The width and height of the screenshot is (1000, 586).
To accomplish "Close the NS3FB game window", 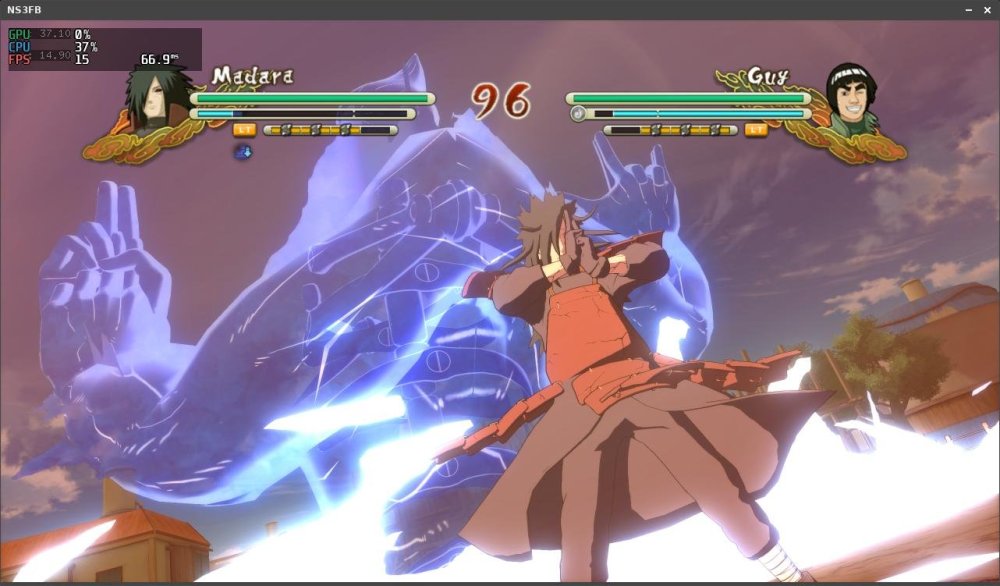I will pos(987,9).
